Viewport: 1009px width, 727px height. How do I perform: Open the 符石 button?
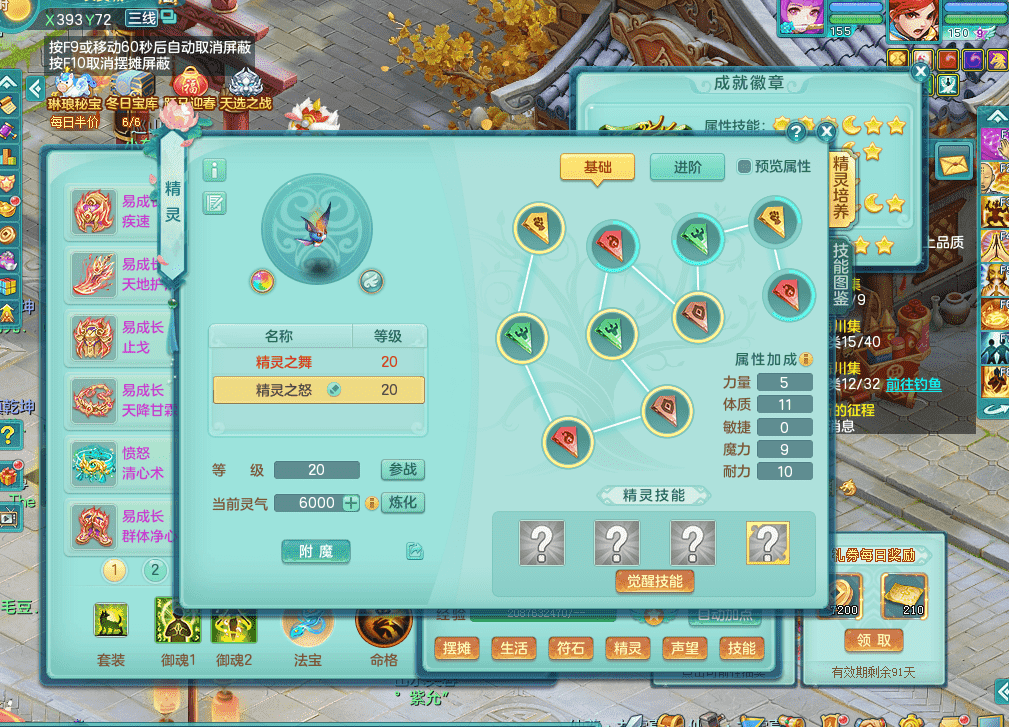coord(570,648)
